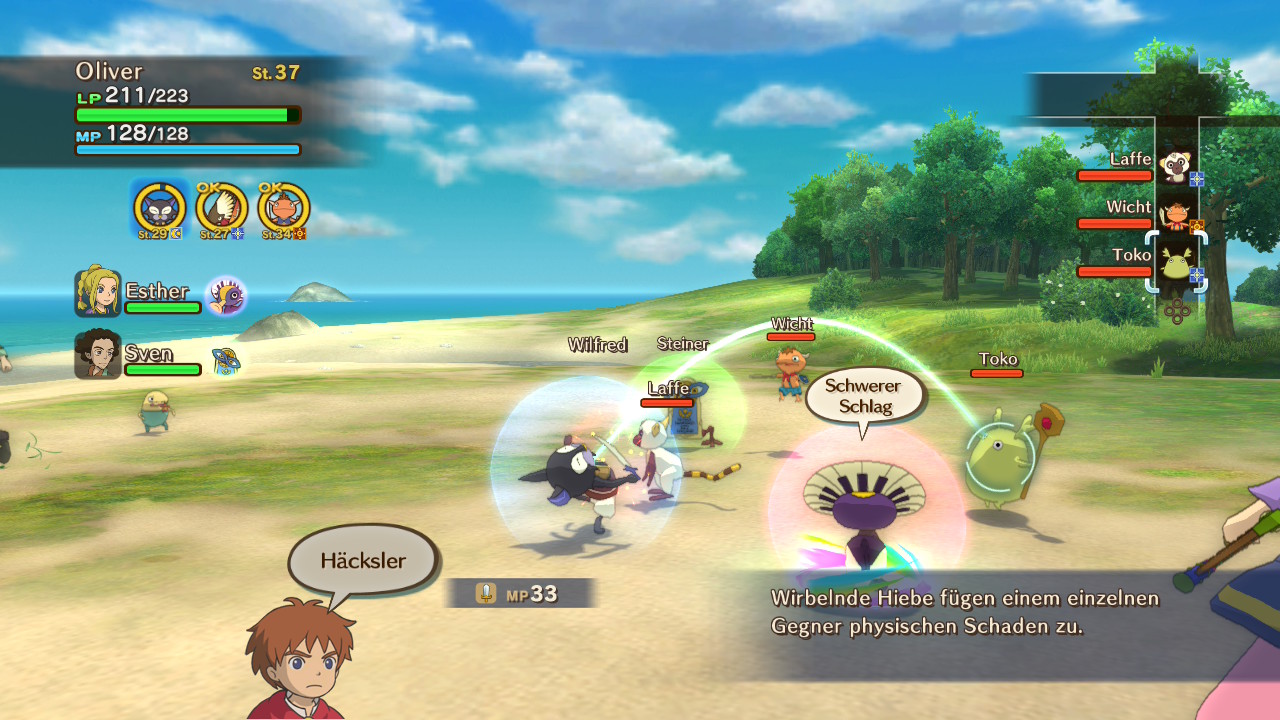Target Wicht in the enemy list
1280x720 pixels.
coord(1173,212)
